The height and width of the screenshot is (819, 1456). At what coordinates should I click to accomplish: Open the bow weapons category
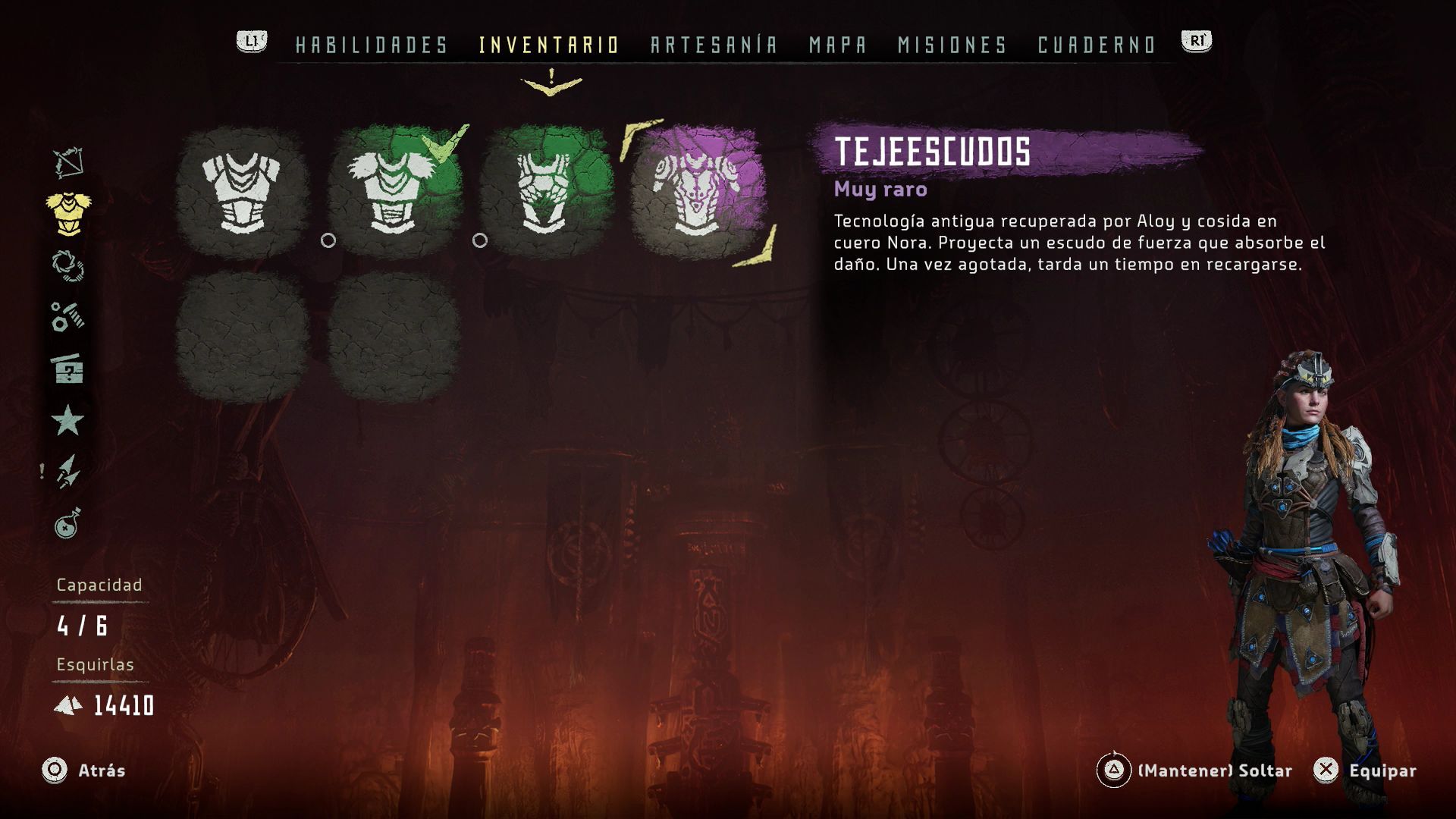pos(68,162)
